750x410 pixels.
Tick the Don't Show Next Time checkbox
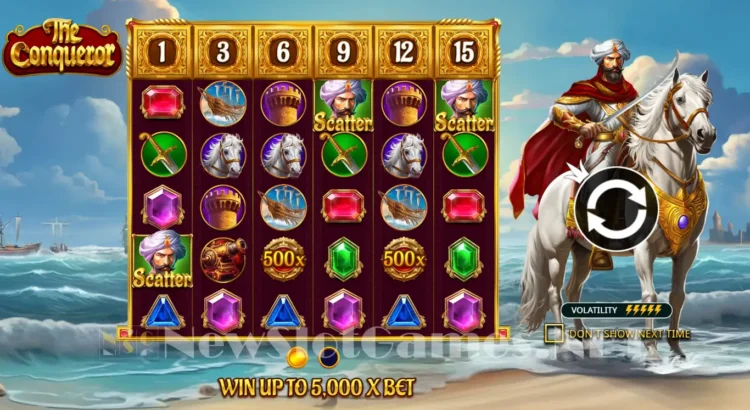[x=554, y=333]
